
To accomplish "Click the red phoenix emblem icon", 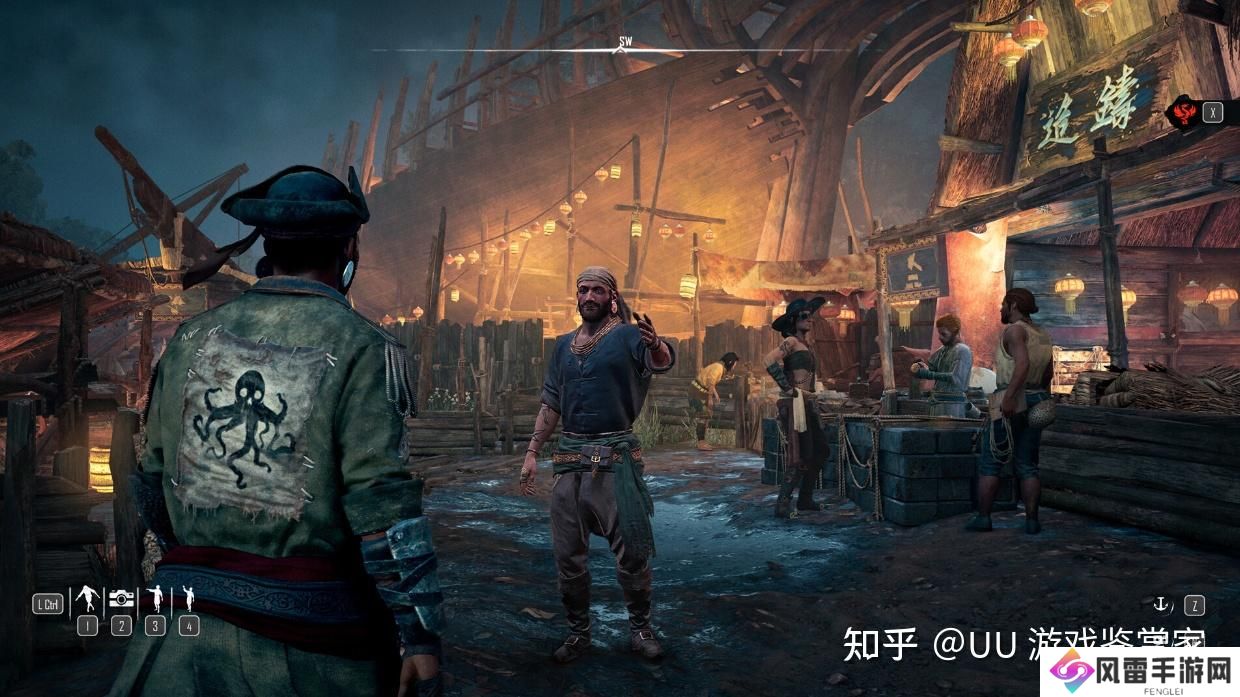I will click(1184, 112).
